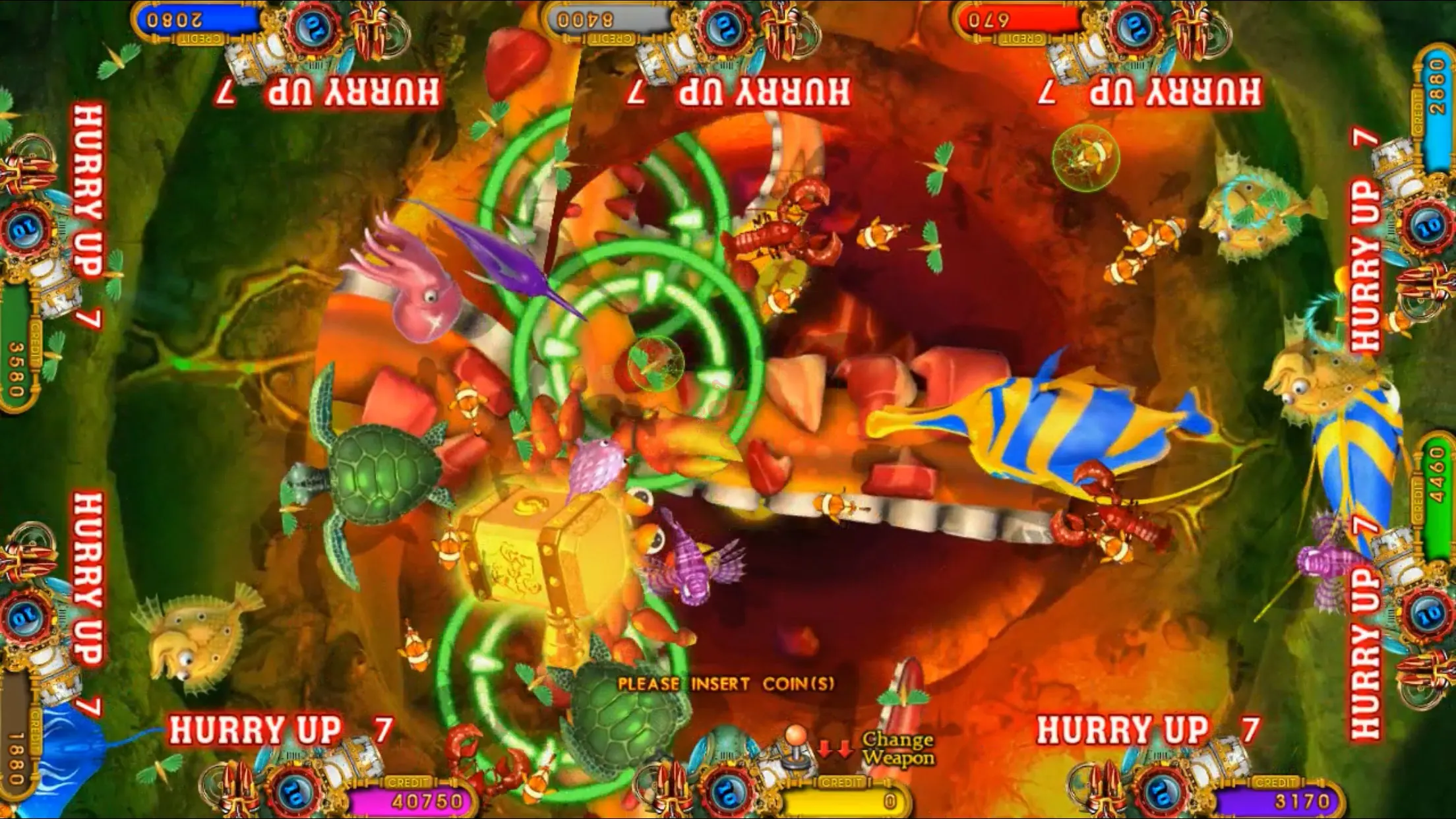Click the bet dial below the green 4460 credit
The image size is (1456, 819).
coord(1428,615)
